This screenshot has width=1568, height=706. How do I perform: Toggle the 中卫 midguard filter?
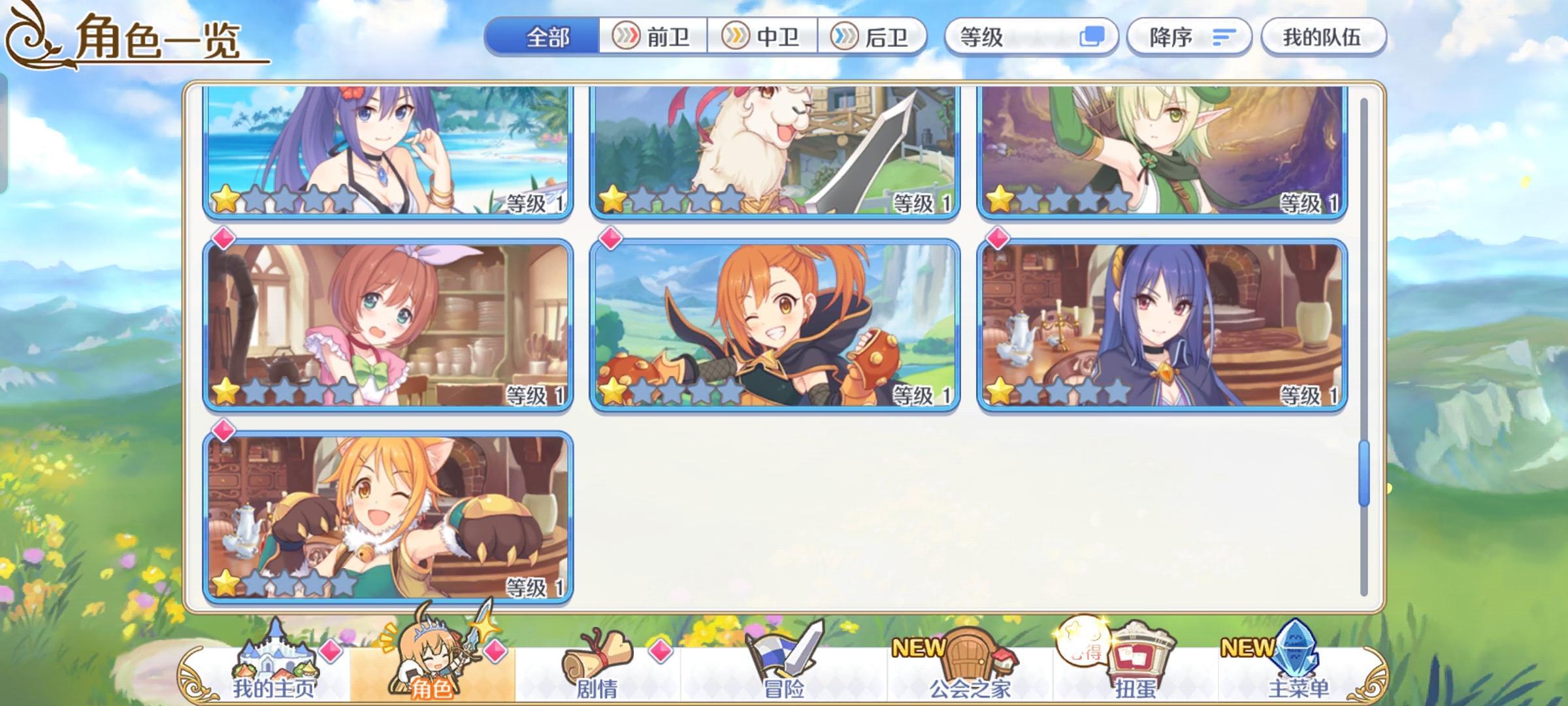[763, 37]
